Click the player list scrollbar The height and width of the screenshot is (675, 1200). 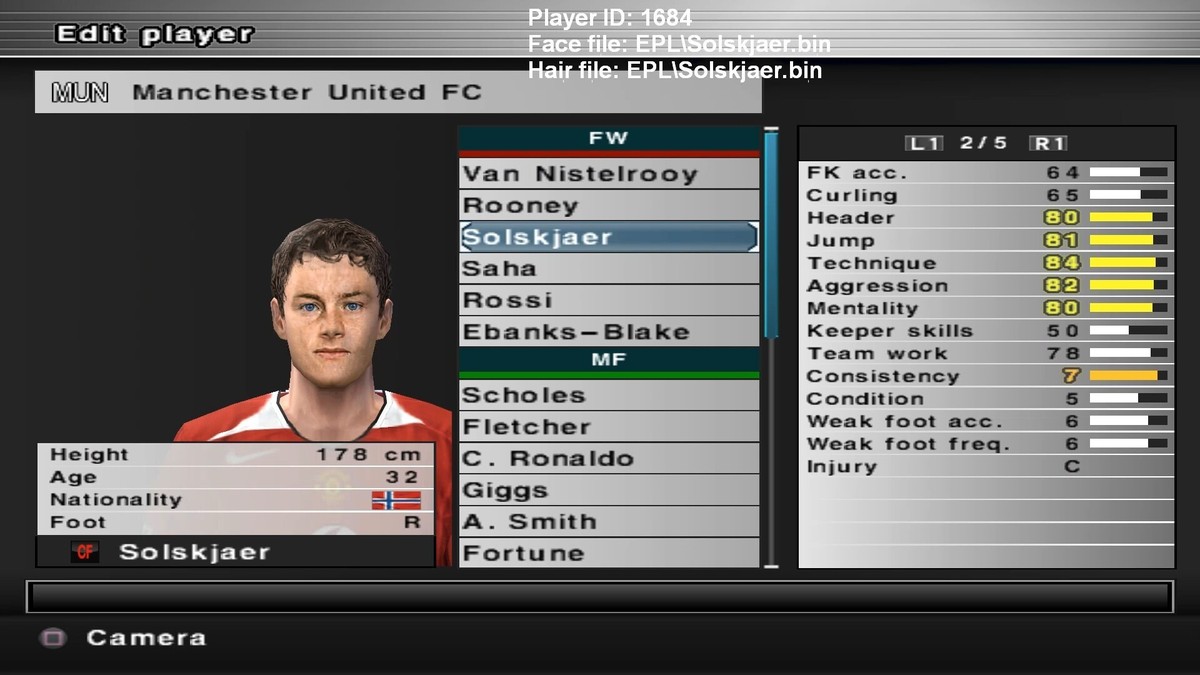pyautogui.click(x=771, y=235)
